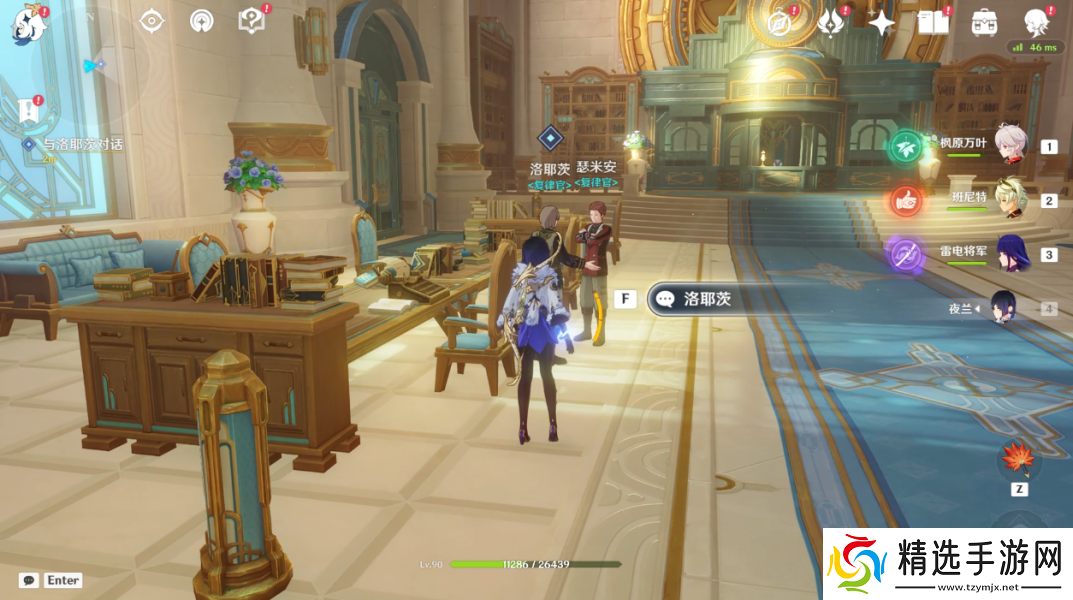1073x600 pixels.
Task: Open the question-mark tutorial book icon
Action: point(251,21)
